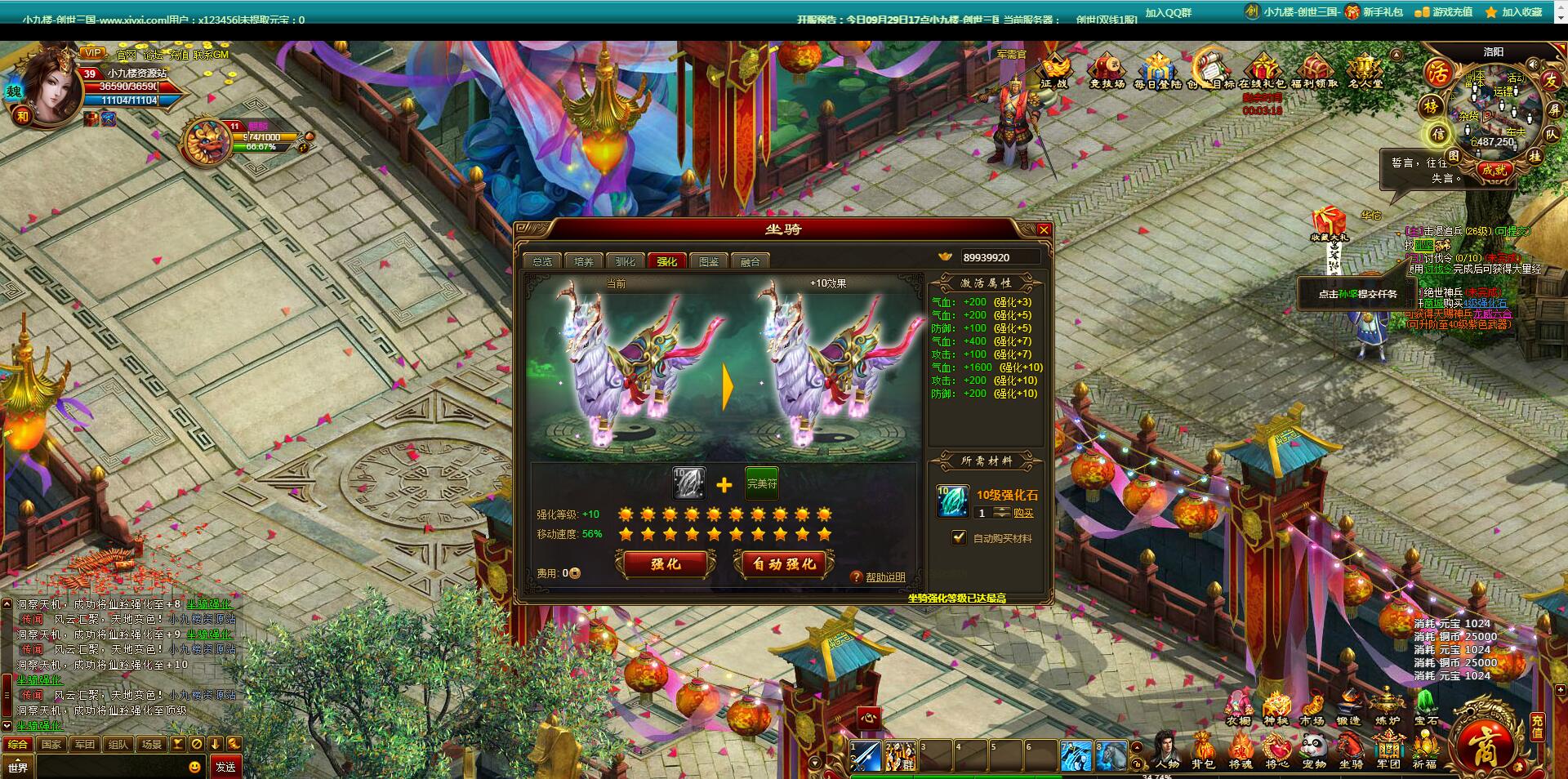Open the 祈福 blessing lotus icon

[1426, 746]
